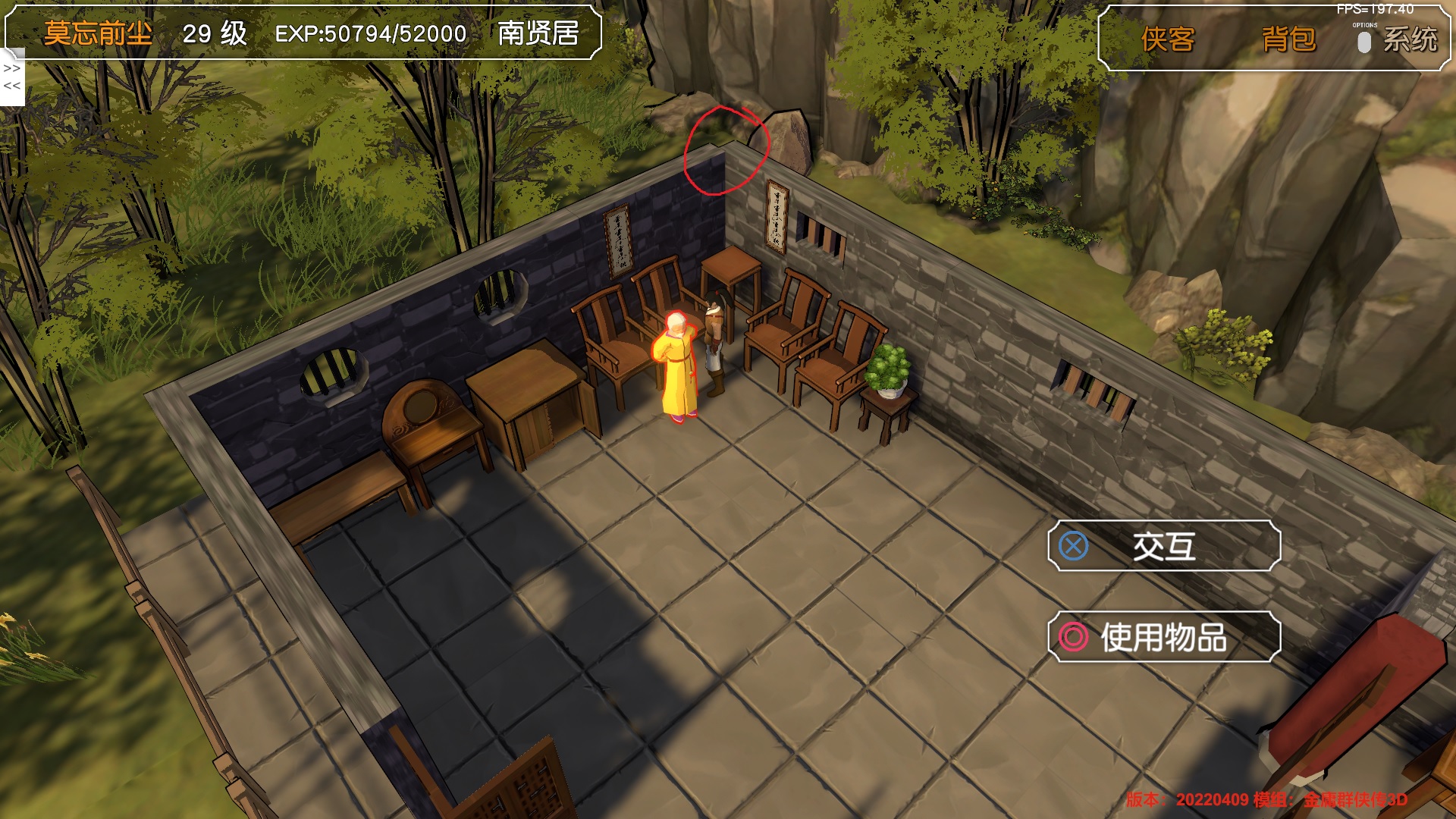
Task: Click the 交互 interact button
Action: 1164,546
